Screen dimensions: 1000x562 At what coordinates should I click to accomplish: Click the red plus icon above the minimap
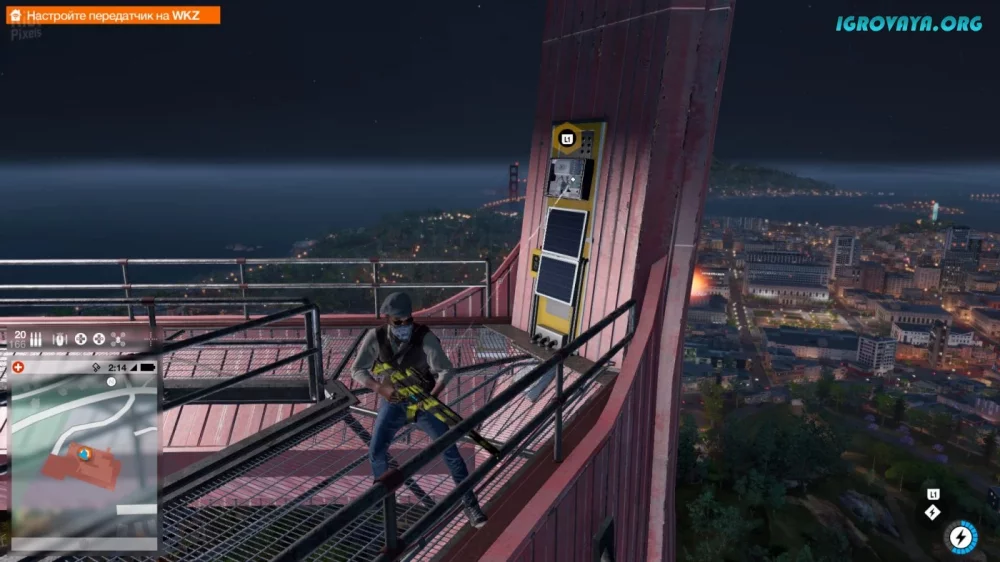pyautogui.click(x=19, y=367)
